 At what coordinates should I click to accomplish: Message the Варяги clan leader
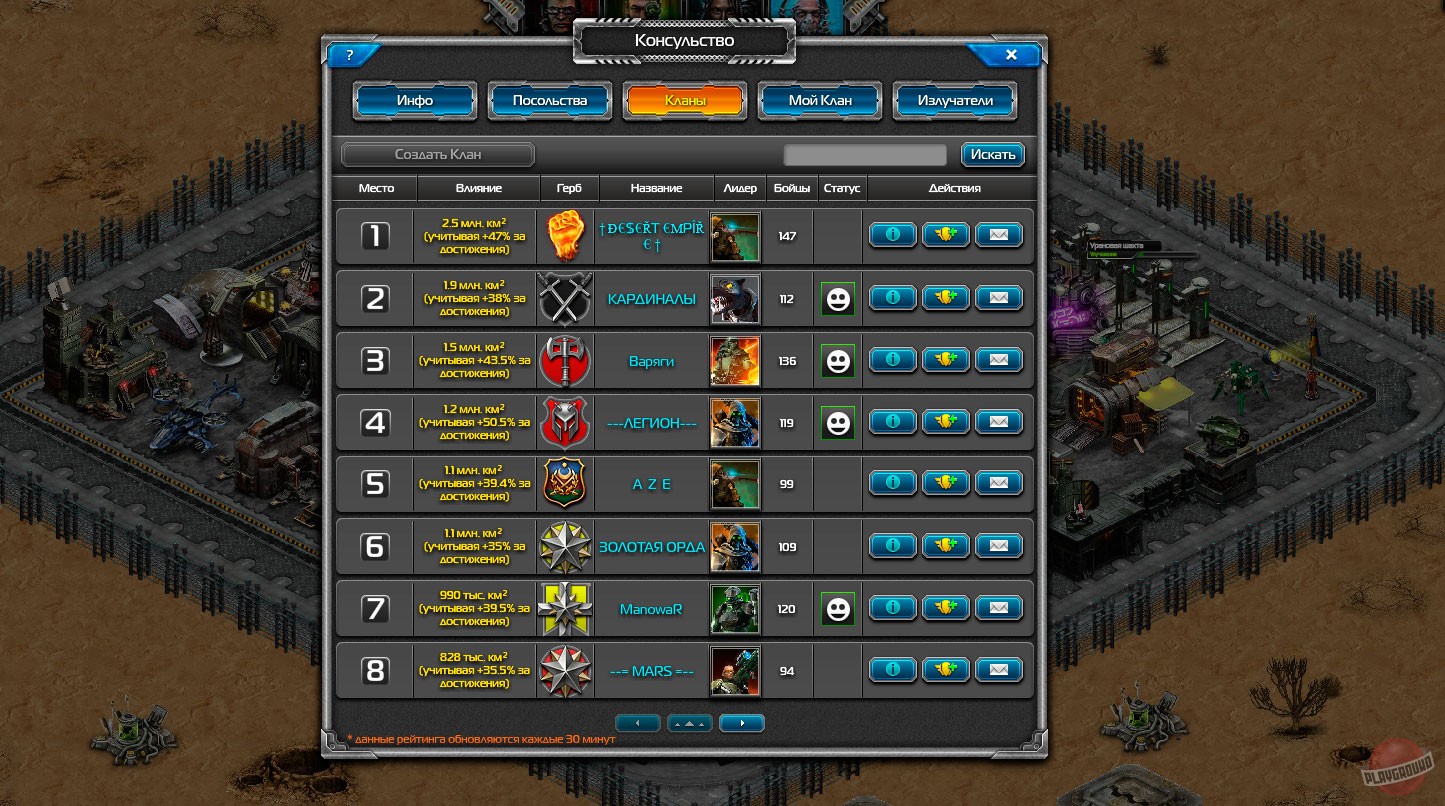click(998, 359)
